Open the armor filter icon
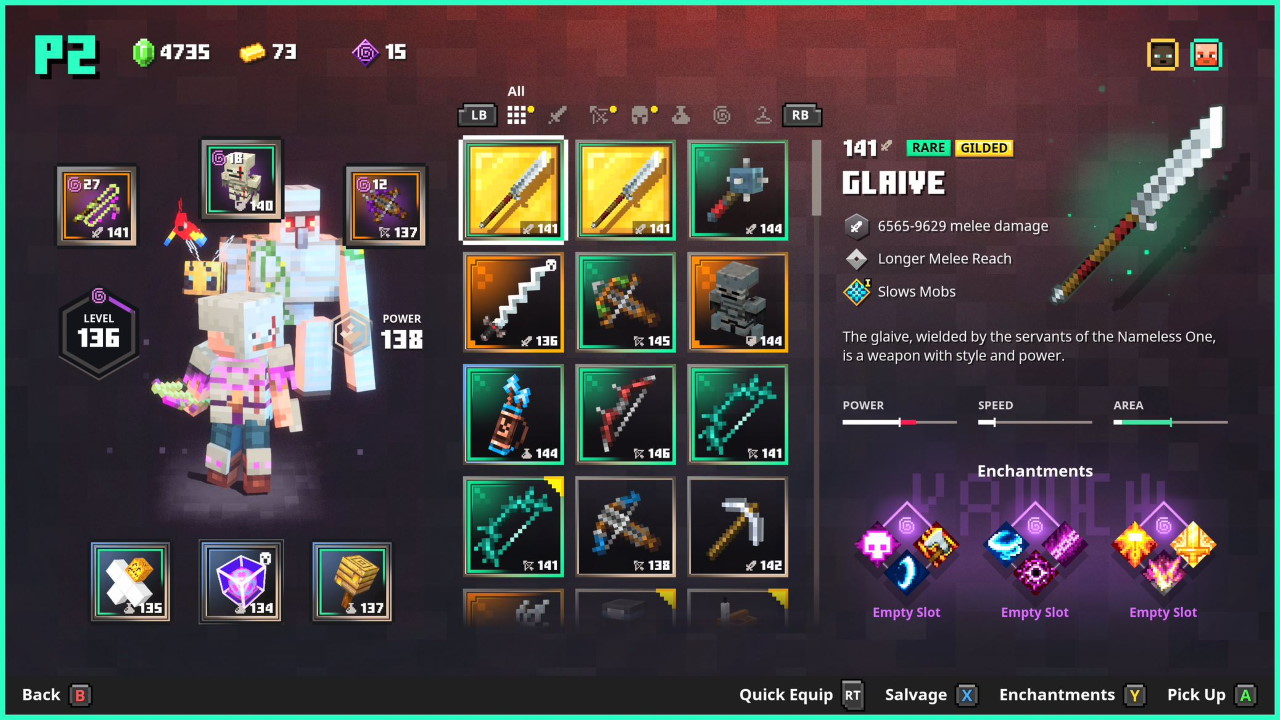Viewport: 1280px width, 720px height. coord(639,115)
